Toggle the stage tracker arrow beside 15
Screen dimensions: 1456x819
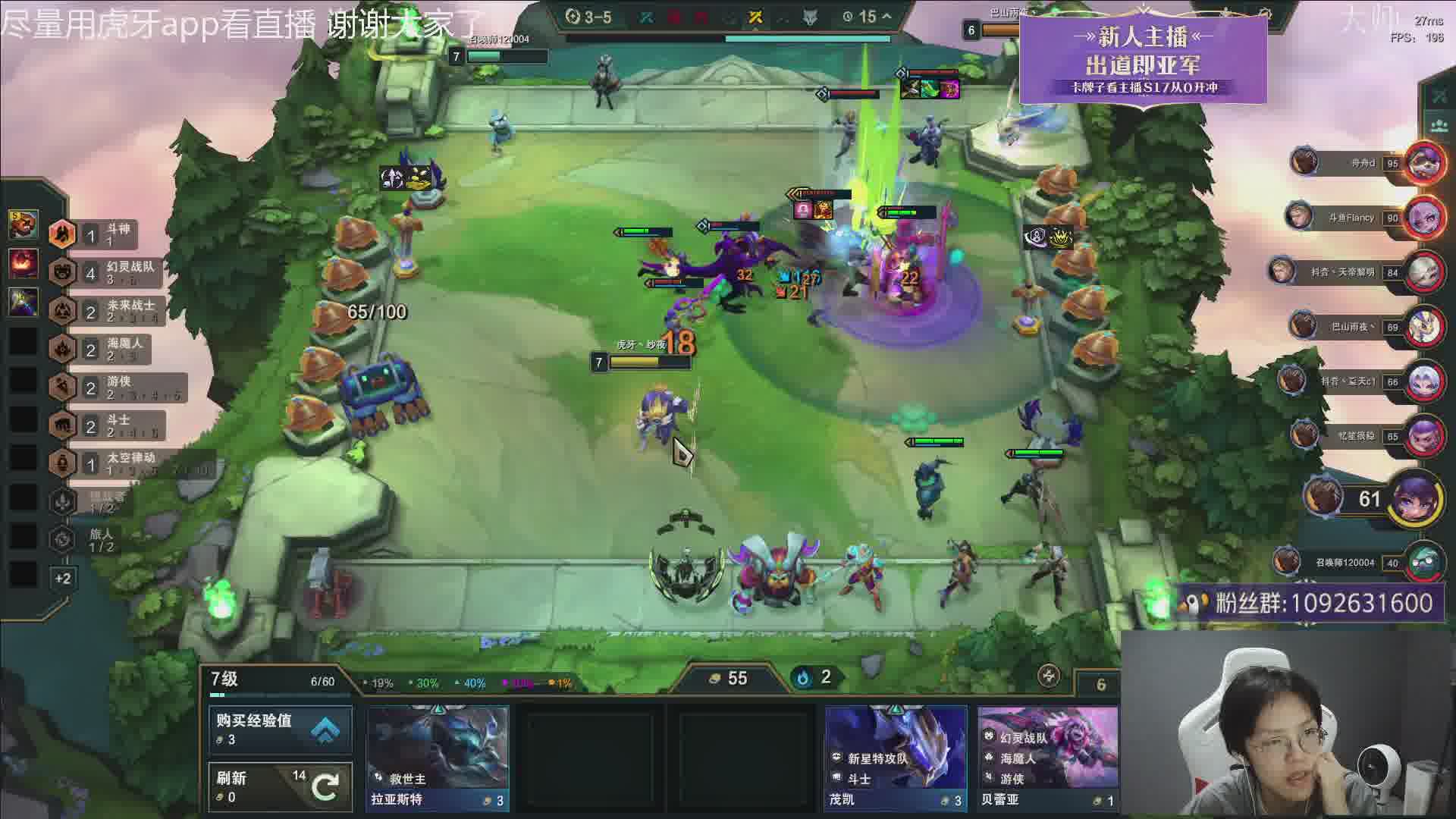tap(886, 17)
